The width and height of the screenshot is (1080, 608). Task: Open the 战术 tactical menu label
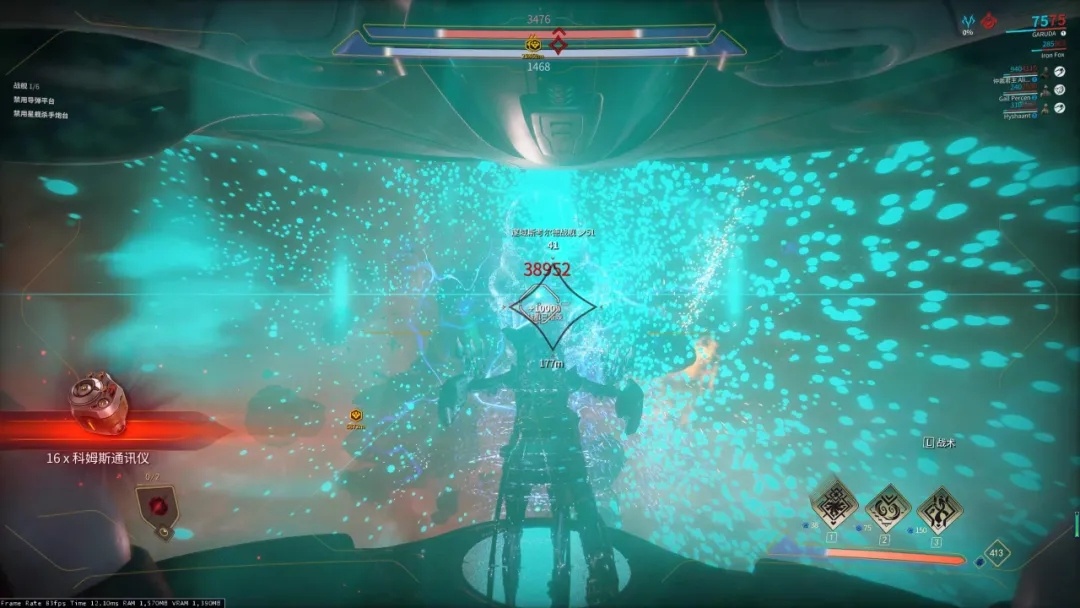coord(940,442)
